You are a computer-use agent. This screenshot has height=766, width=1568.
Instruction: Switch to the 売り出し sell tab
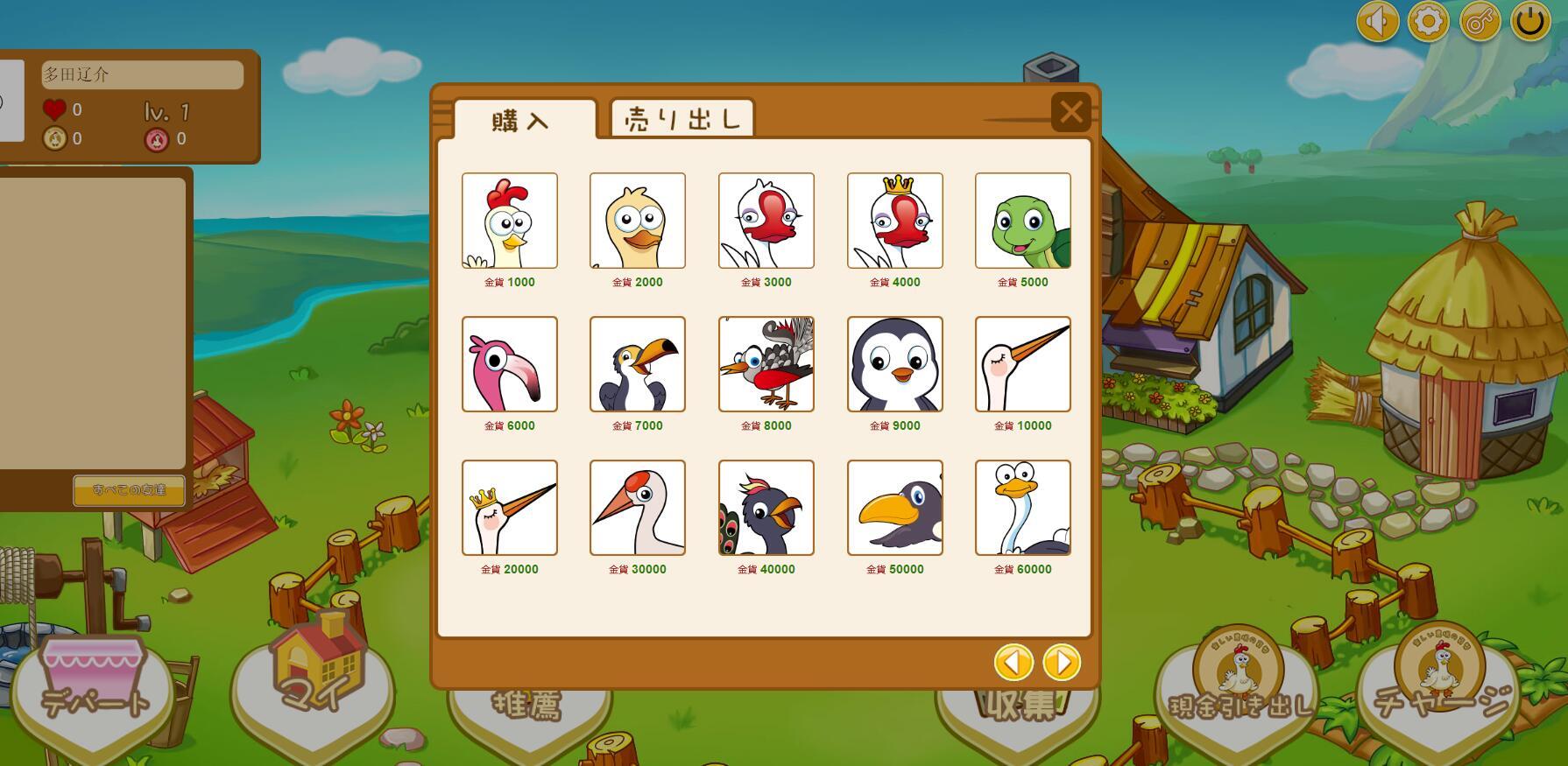(x=682, y=118)
